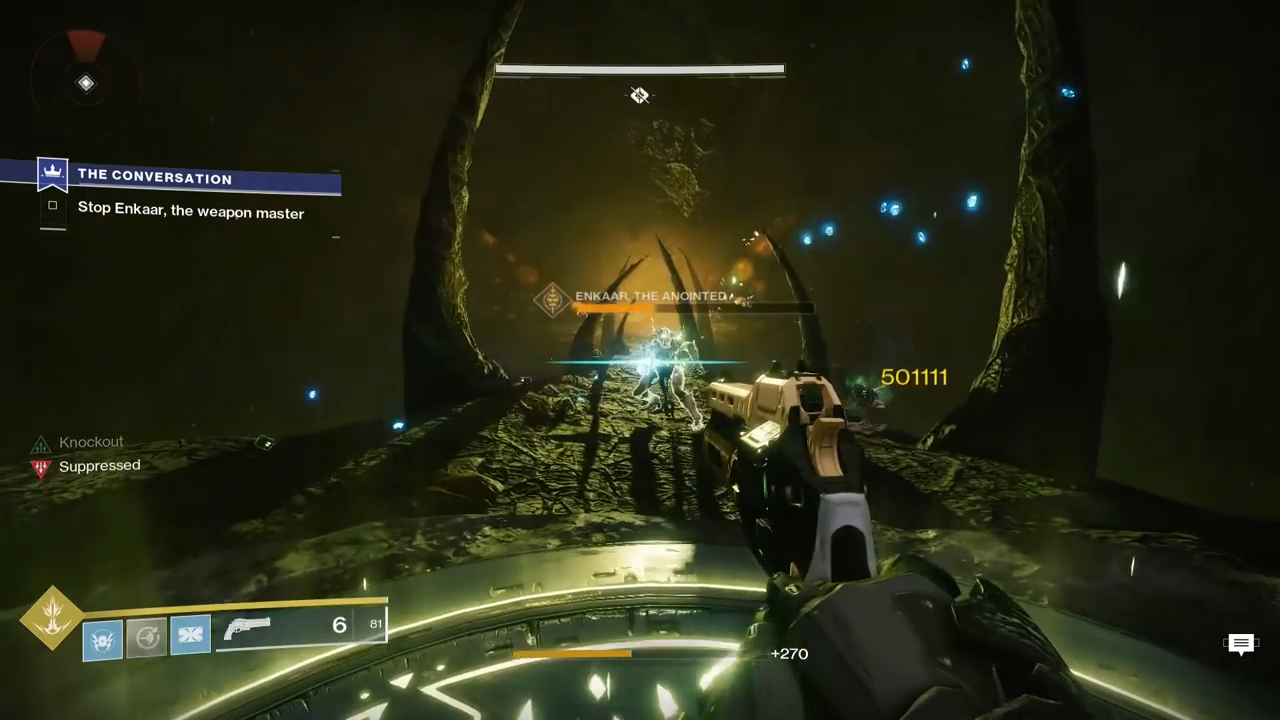Select the greyed-out melee ability icon
The image size is (1280, 720).
[x=146, y=638]
